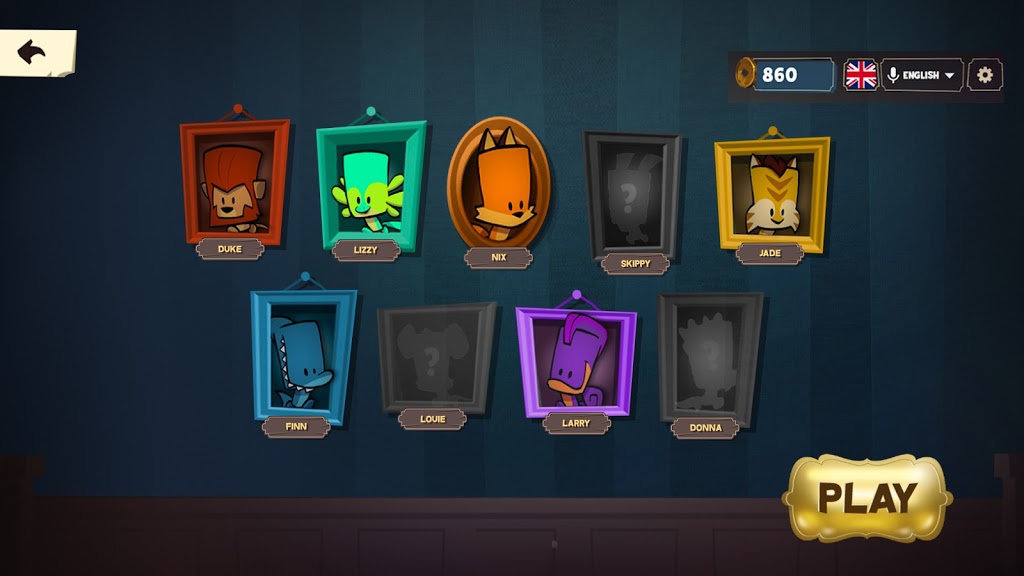Select Duke the lion portrait

(x=234, y=182)
